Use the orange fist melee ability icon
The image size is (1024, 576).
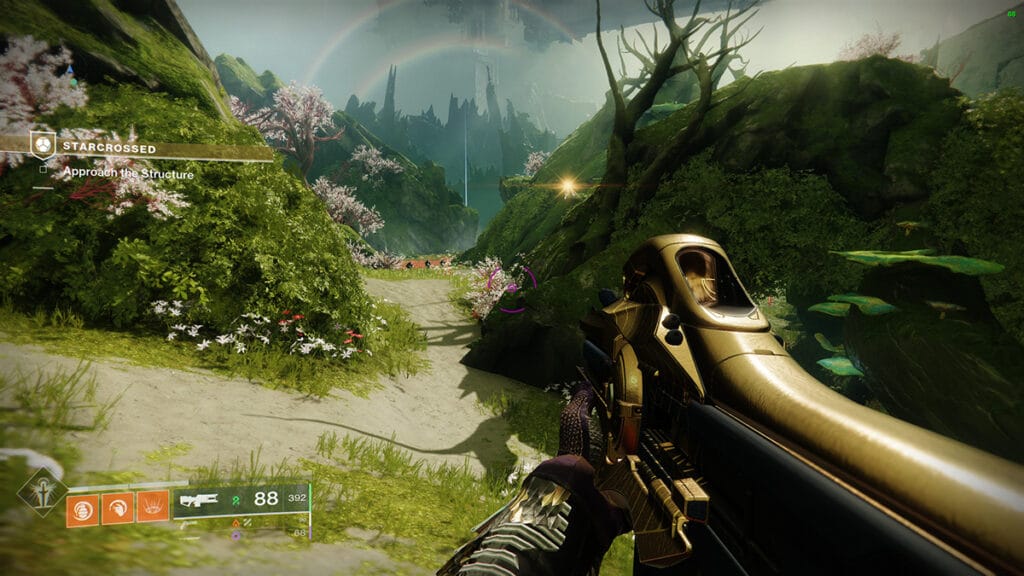tap(117, 508)
